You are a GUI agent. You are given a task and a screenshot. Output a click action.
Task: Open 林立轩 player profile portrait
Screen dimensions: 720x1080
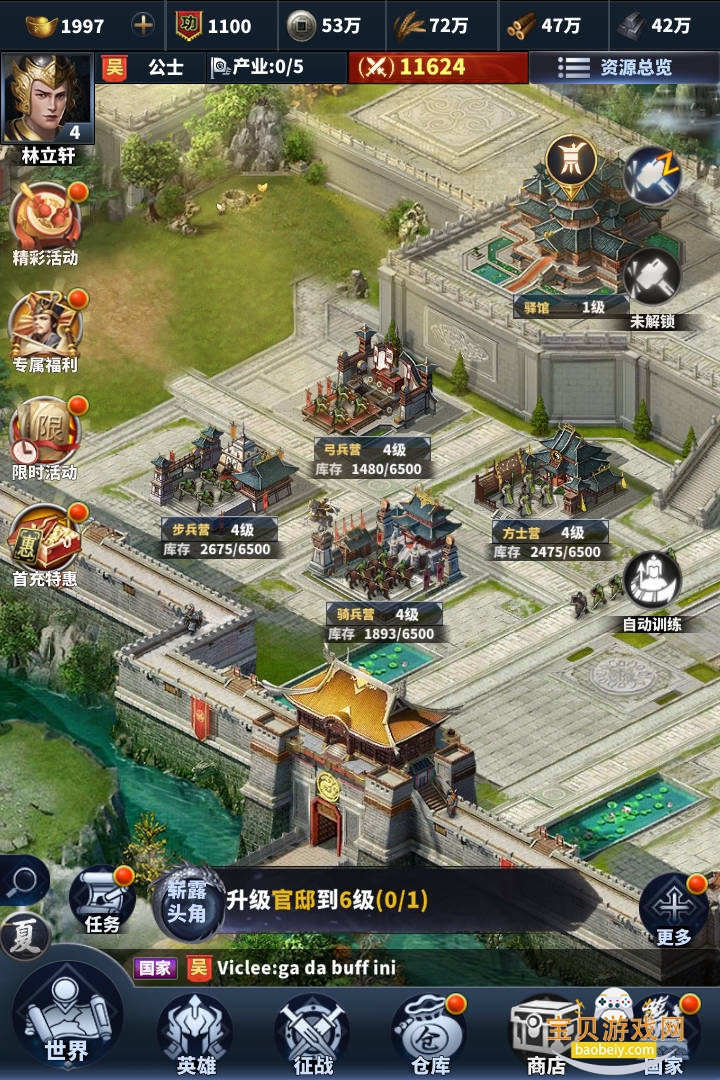(47, 100)
